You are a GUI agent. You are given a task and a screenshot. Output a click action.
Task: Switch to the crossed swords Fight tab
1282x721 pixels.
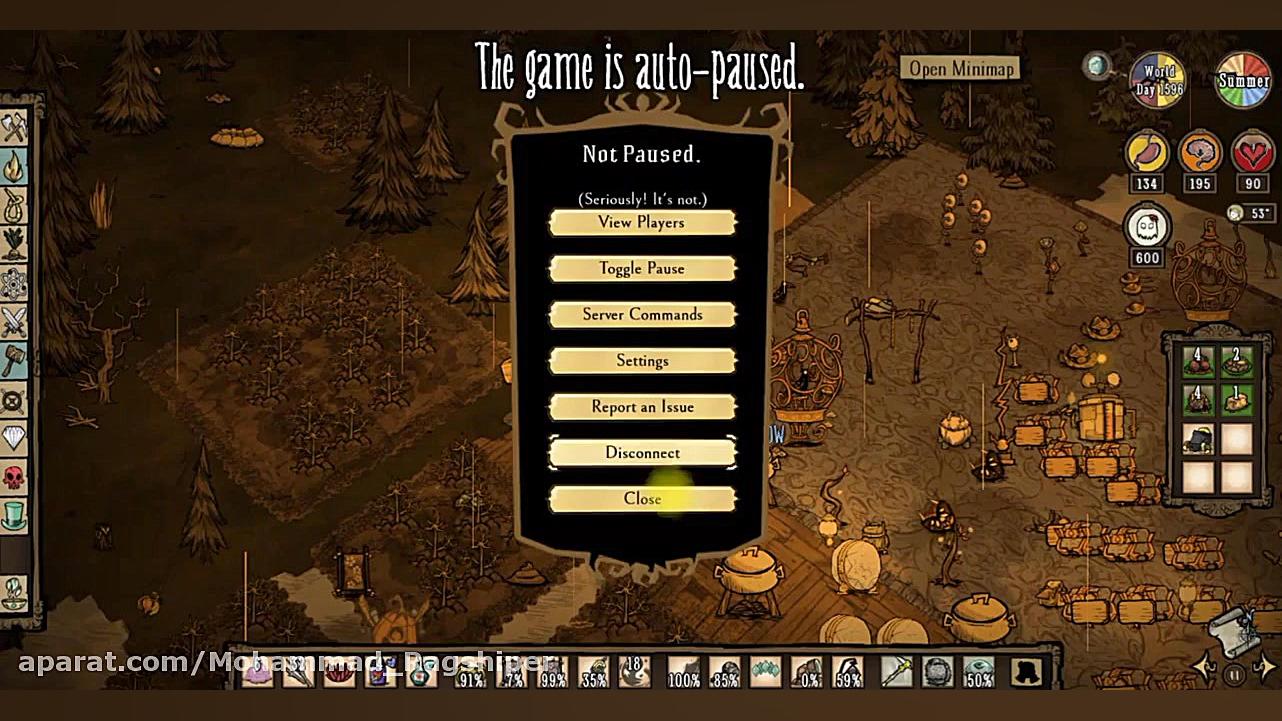coord(14,322)
